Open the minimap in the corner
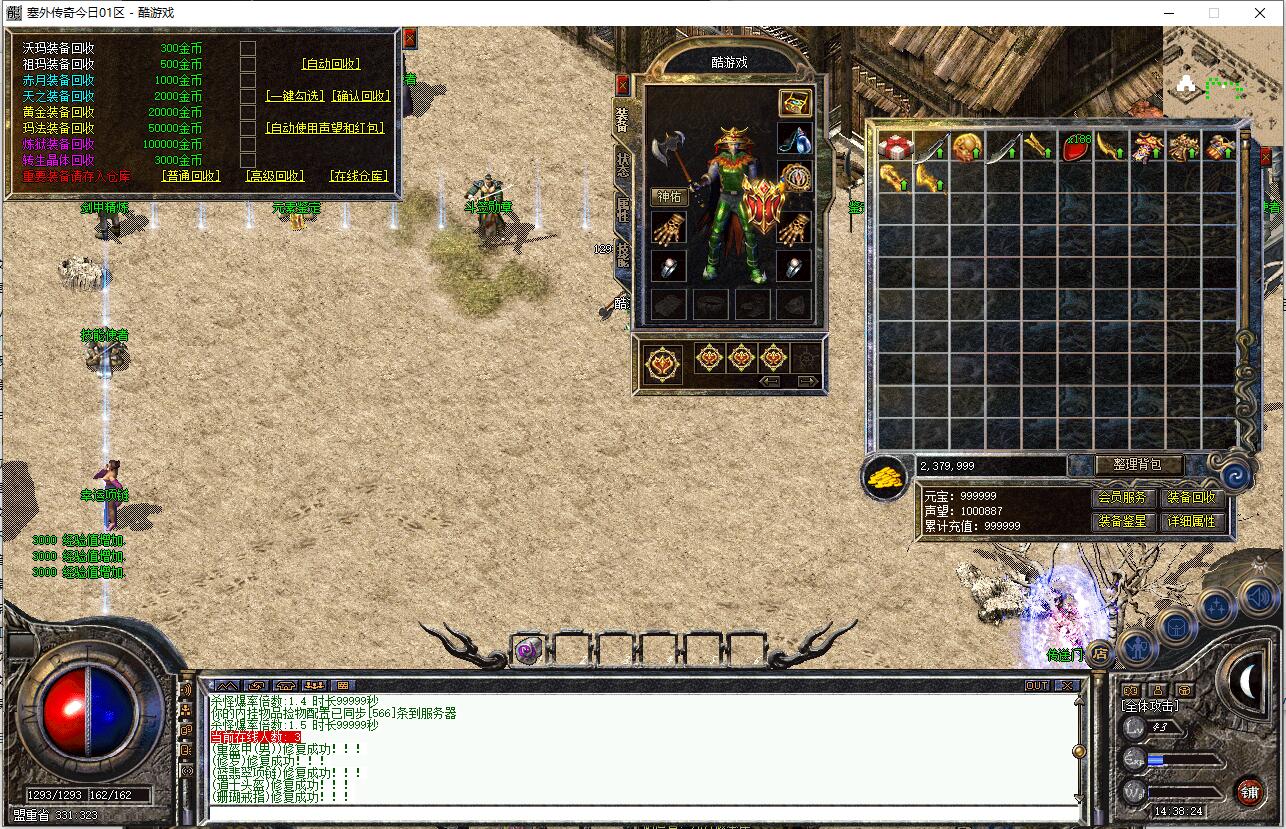Viewport: 1286px width, 829px height. [1223, 70]
